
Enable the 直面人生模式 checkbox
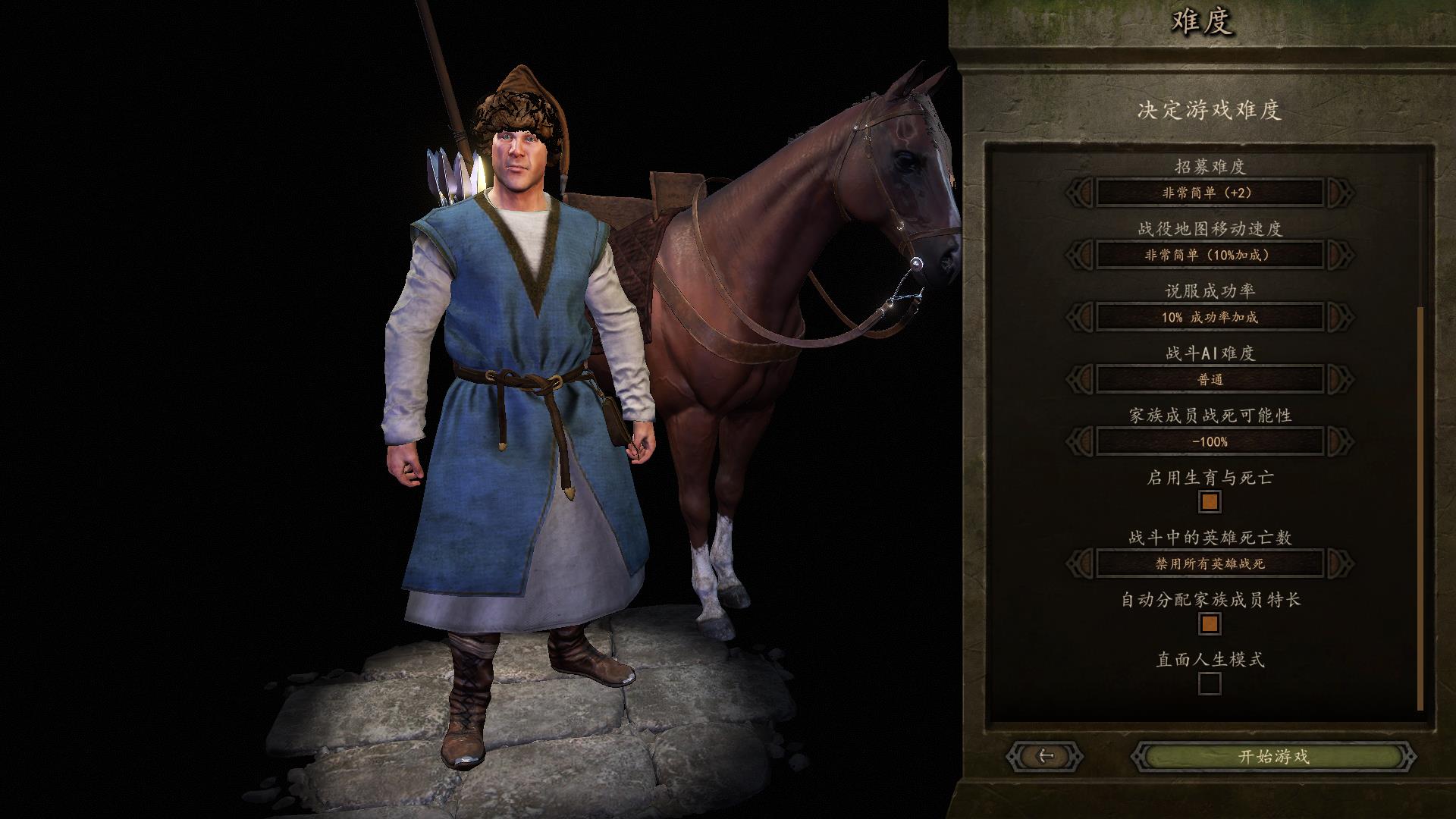click(1210, 684)
